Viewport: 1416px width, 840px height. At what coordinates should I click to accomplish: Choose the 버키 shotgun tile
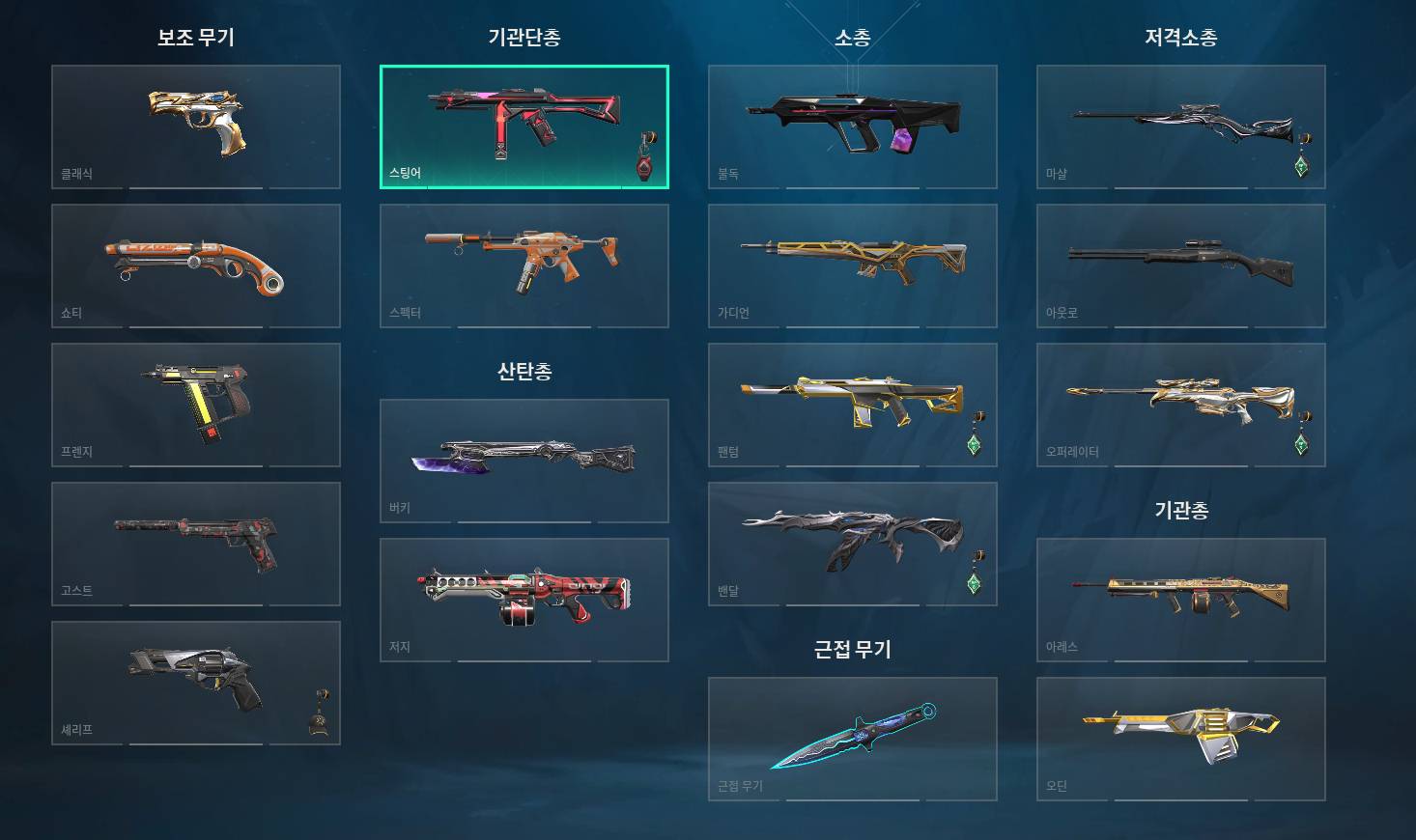(524, 461)
